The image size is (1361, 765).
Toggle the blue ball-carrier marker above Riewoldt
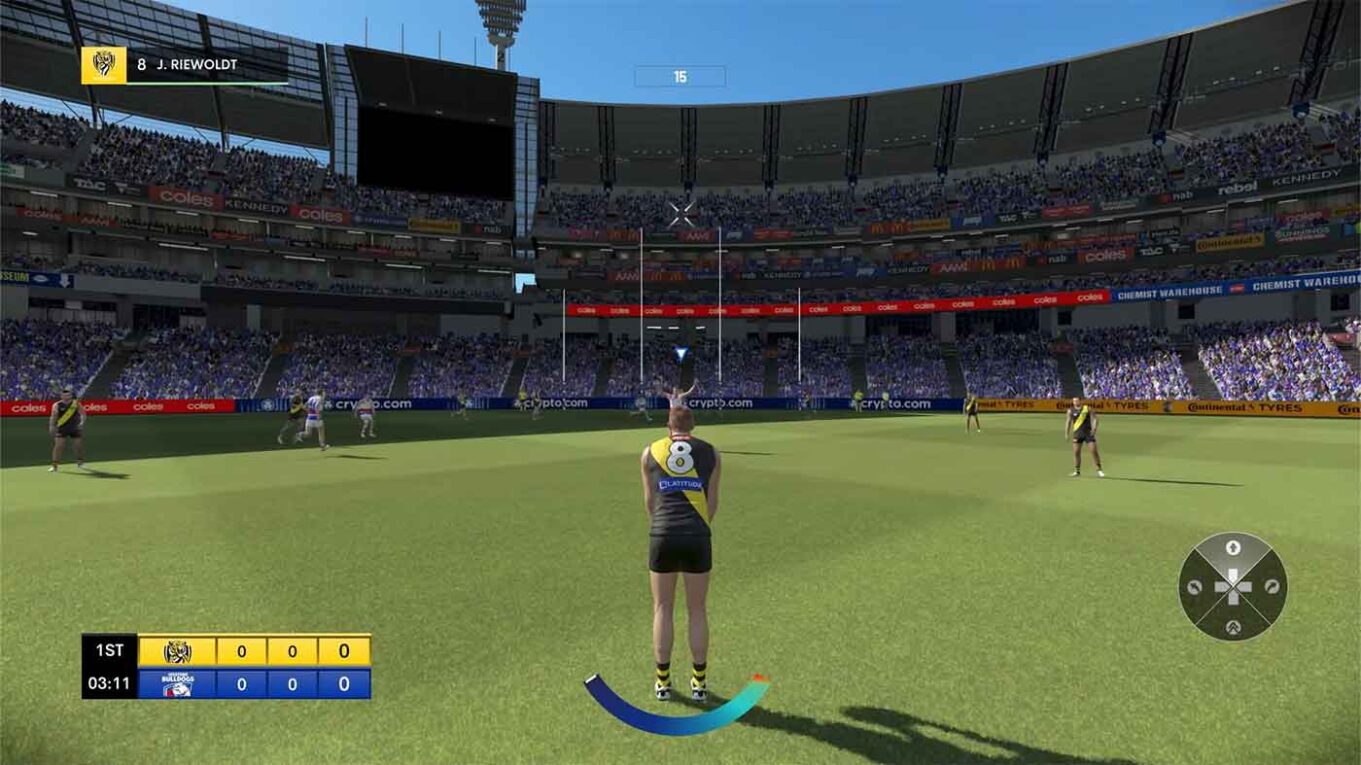coord(680,349)
